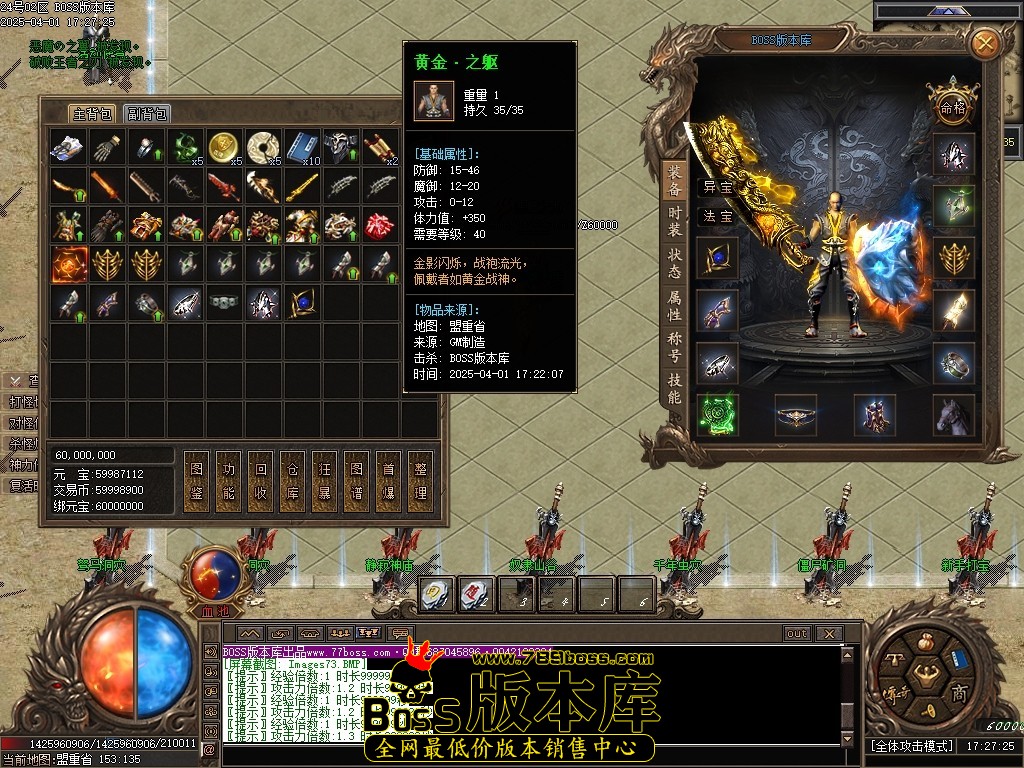The height and width of the screenshot is (768, 1024).
Task: Activate the 狂暴 berserk button
Action: tap(325, 480)
